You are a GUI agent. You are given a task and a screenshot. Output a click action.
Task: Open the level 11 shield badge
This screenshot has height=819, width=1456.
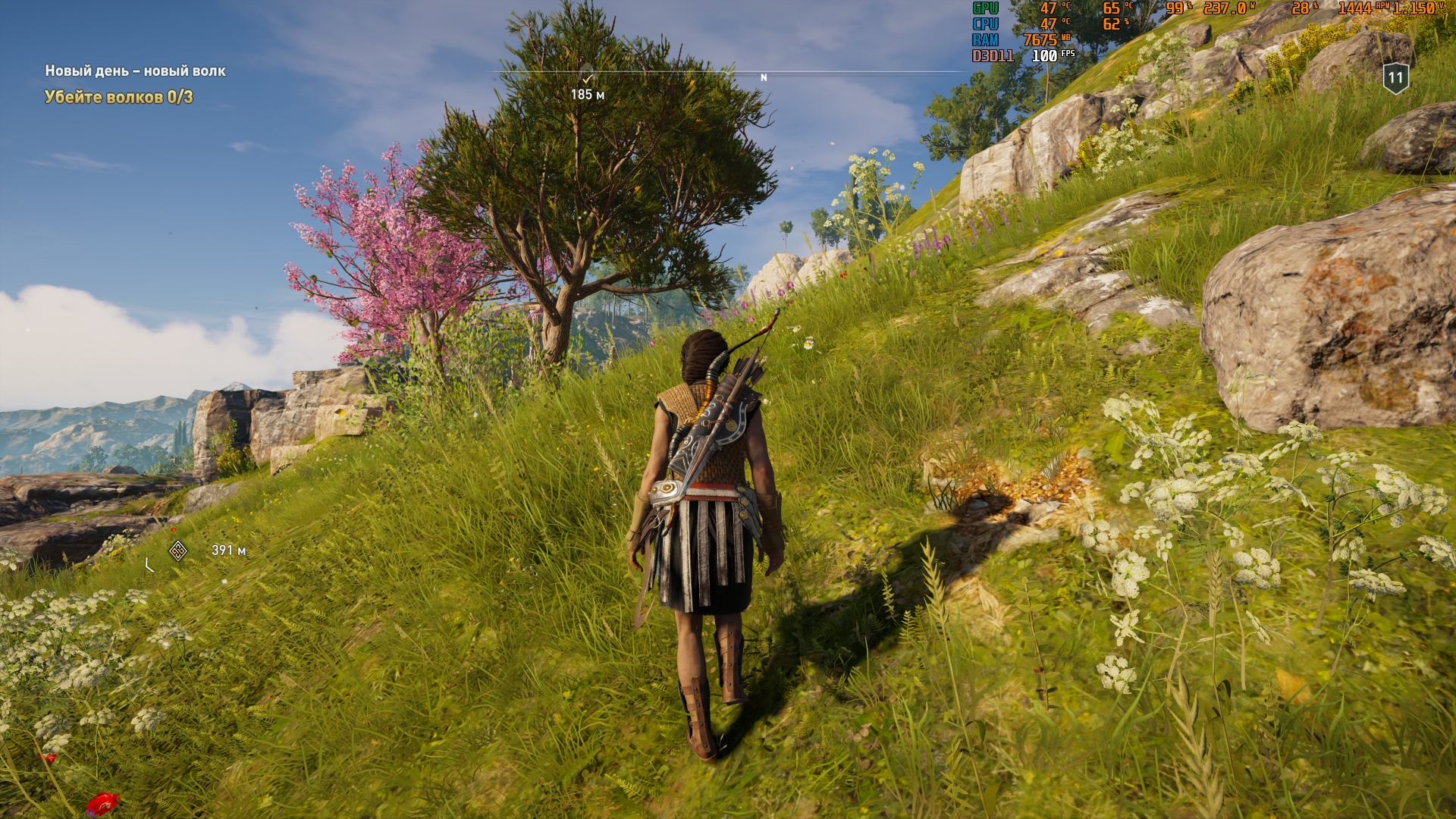pos(1395,78)
